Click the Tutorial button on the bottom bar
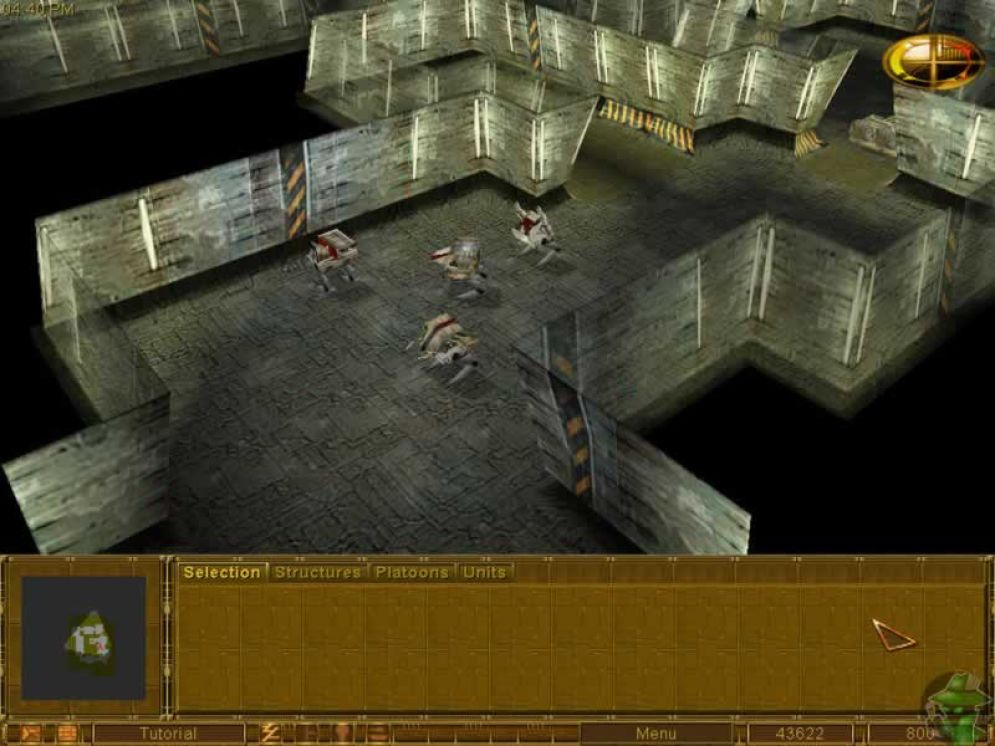 point(168,734)
